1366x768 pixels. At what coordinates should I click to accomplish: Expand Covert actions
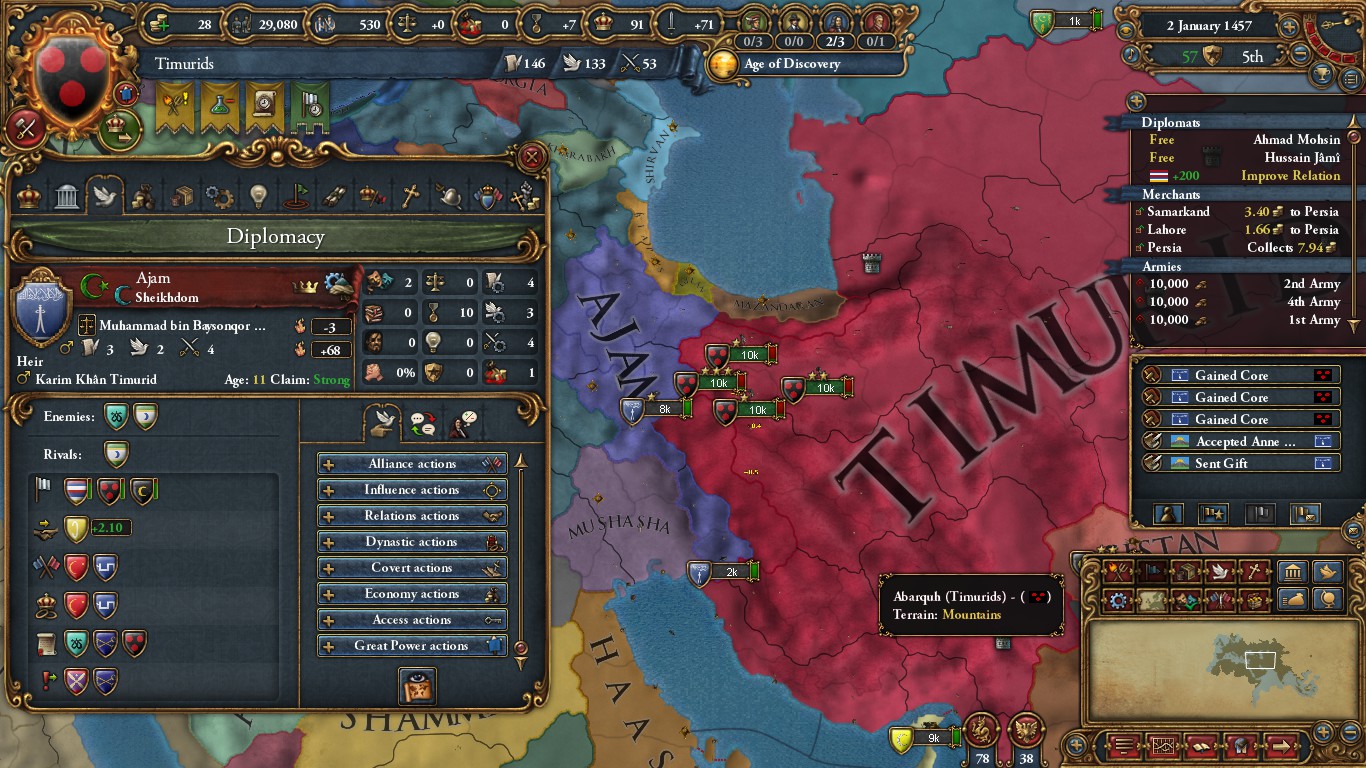[x=413, y=567]
